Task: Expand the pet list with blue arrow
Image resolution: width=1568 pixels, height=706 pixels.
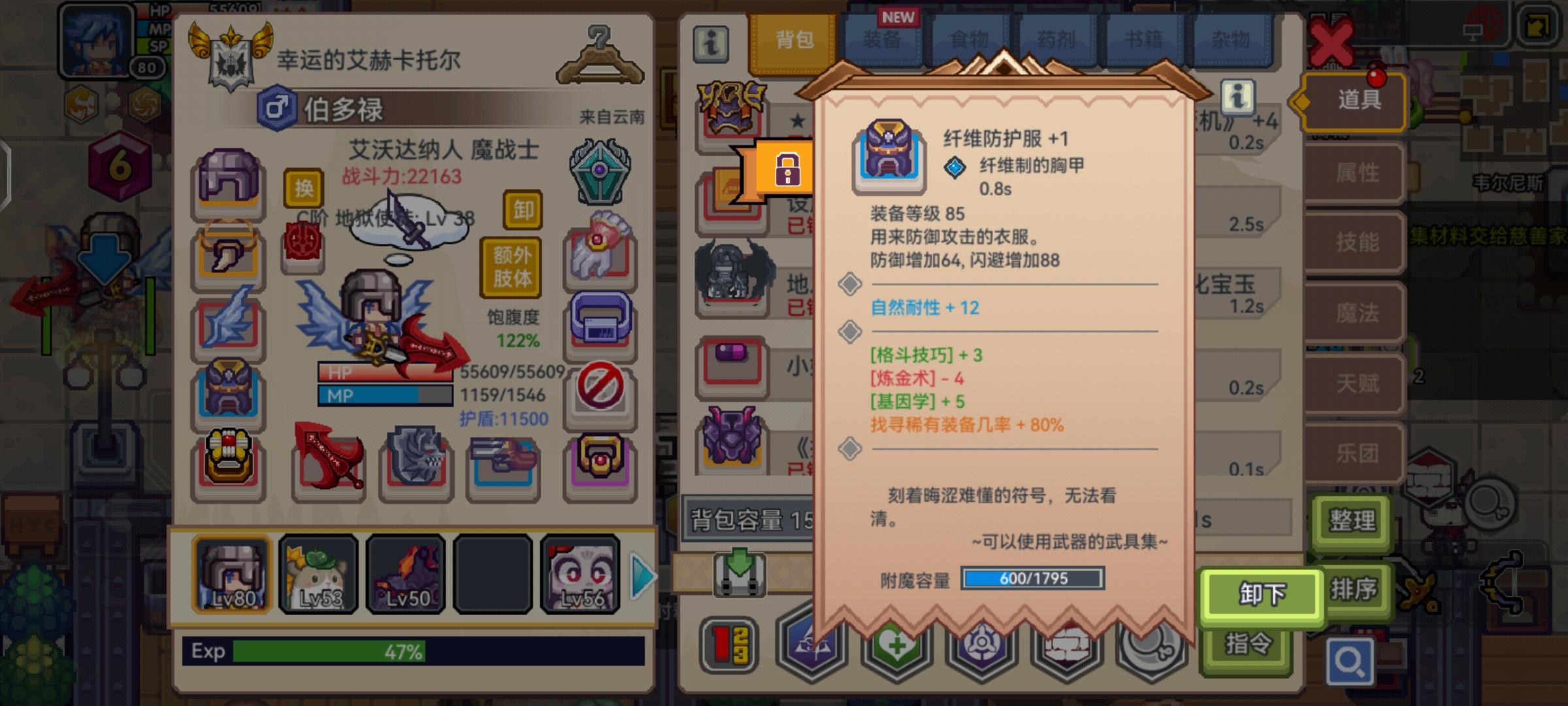Action: [641, 574]
